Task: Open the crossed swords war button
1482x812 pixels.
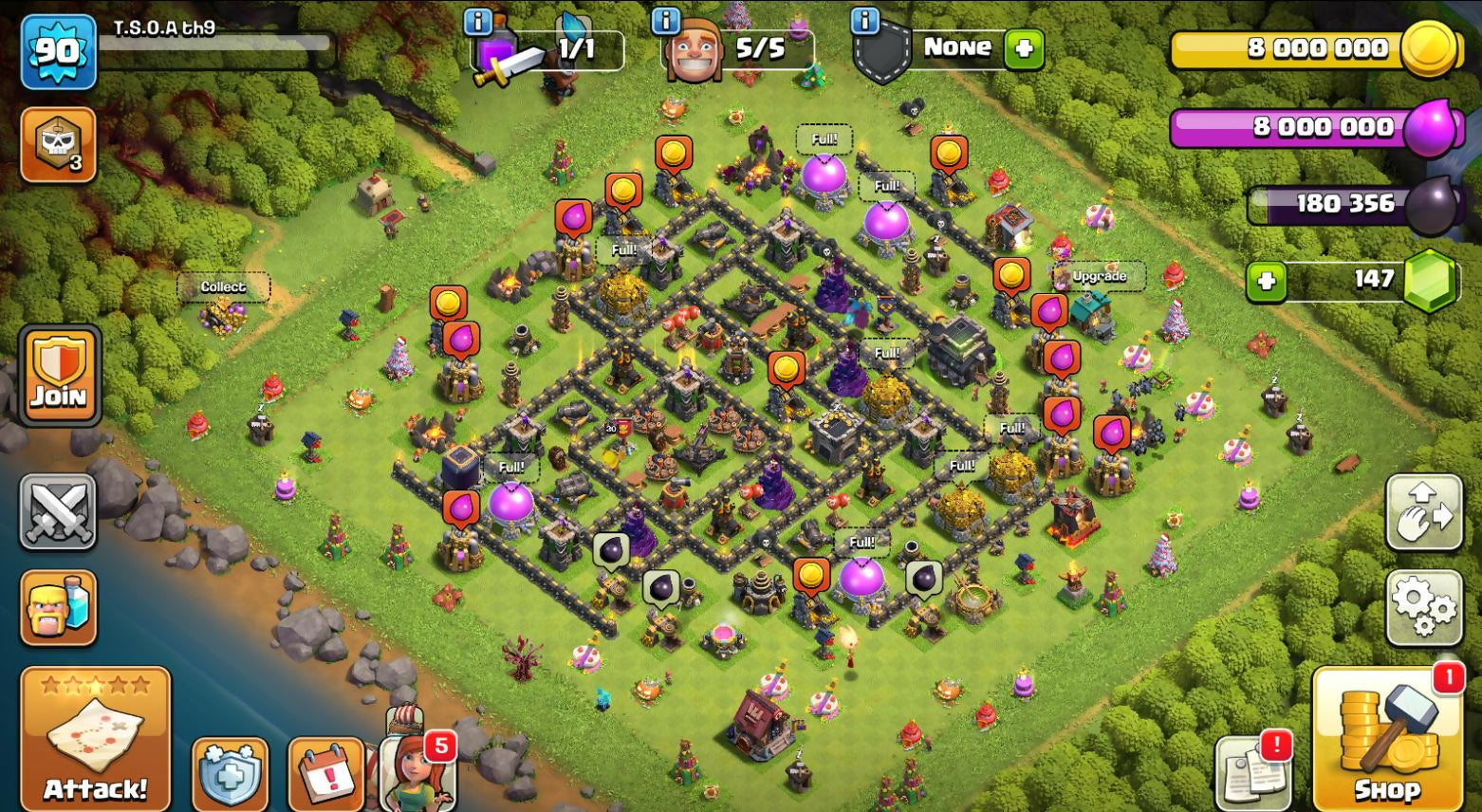Action: 58,512
